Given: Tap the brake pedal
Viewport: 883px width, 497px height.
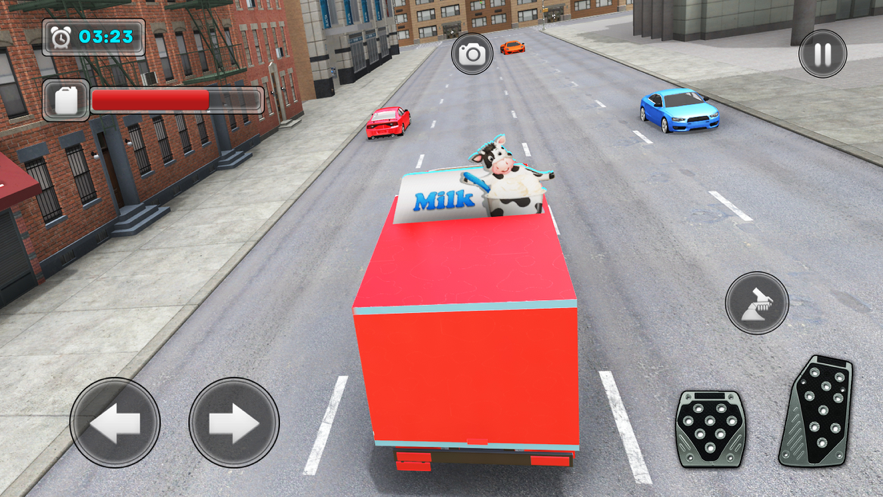Looking at the screenshot, I should tap(710, 428).
